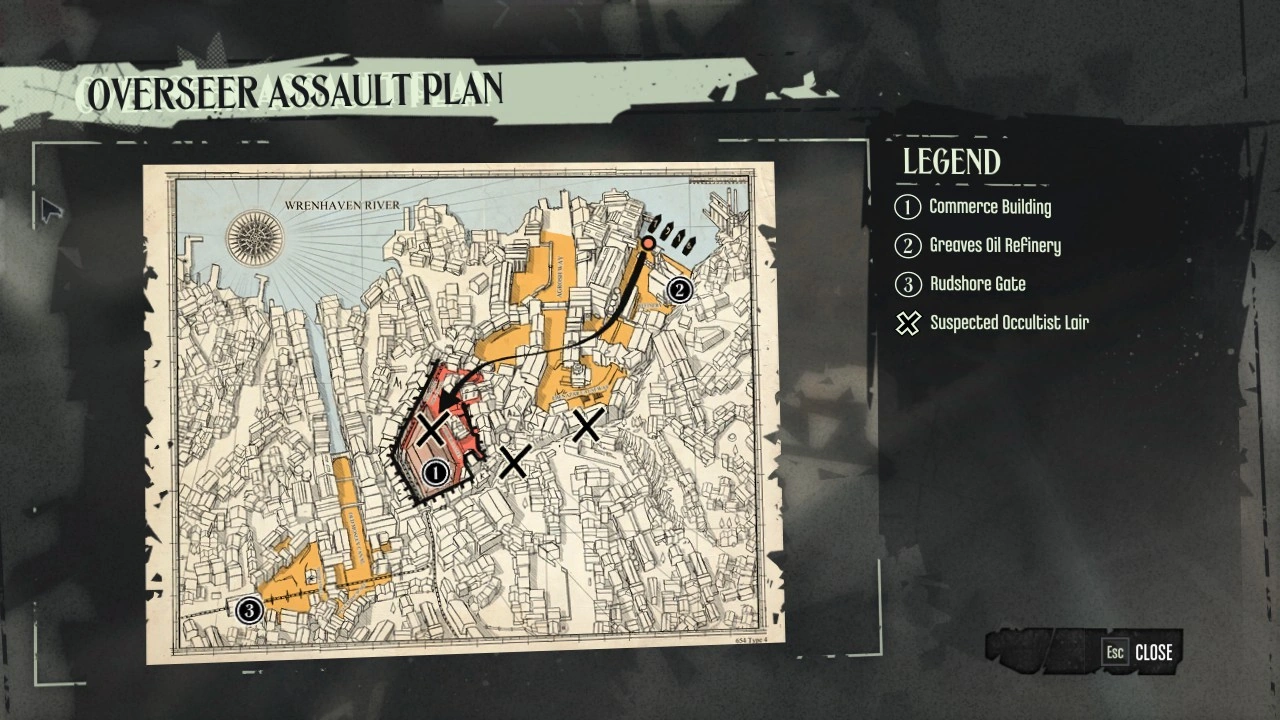This screenshot has width=1280, height=720.
Task: Click the CLOSE button
Action: pos(1155,652)
